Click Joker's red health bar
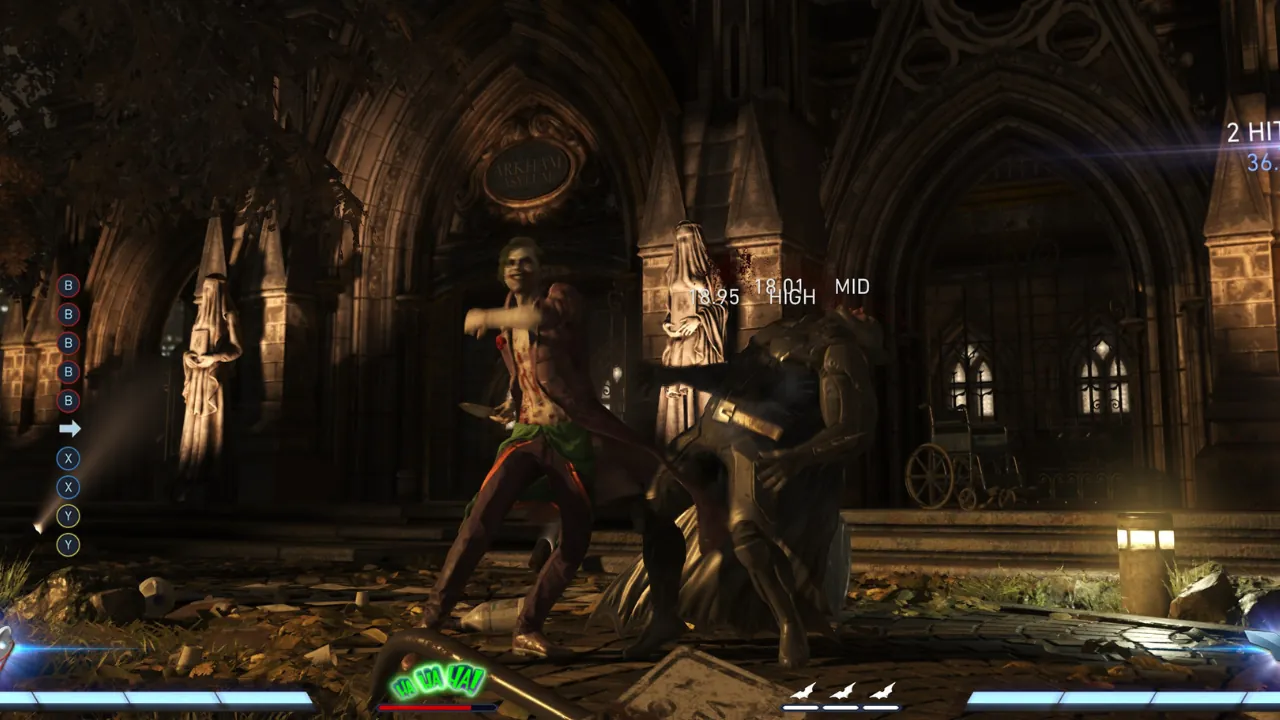1280x720 pixels. pos(425,705)
